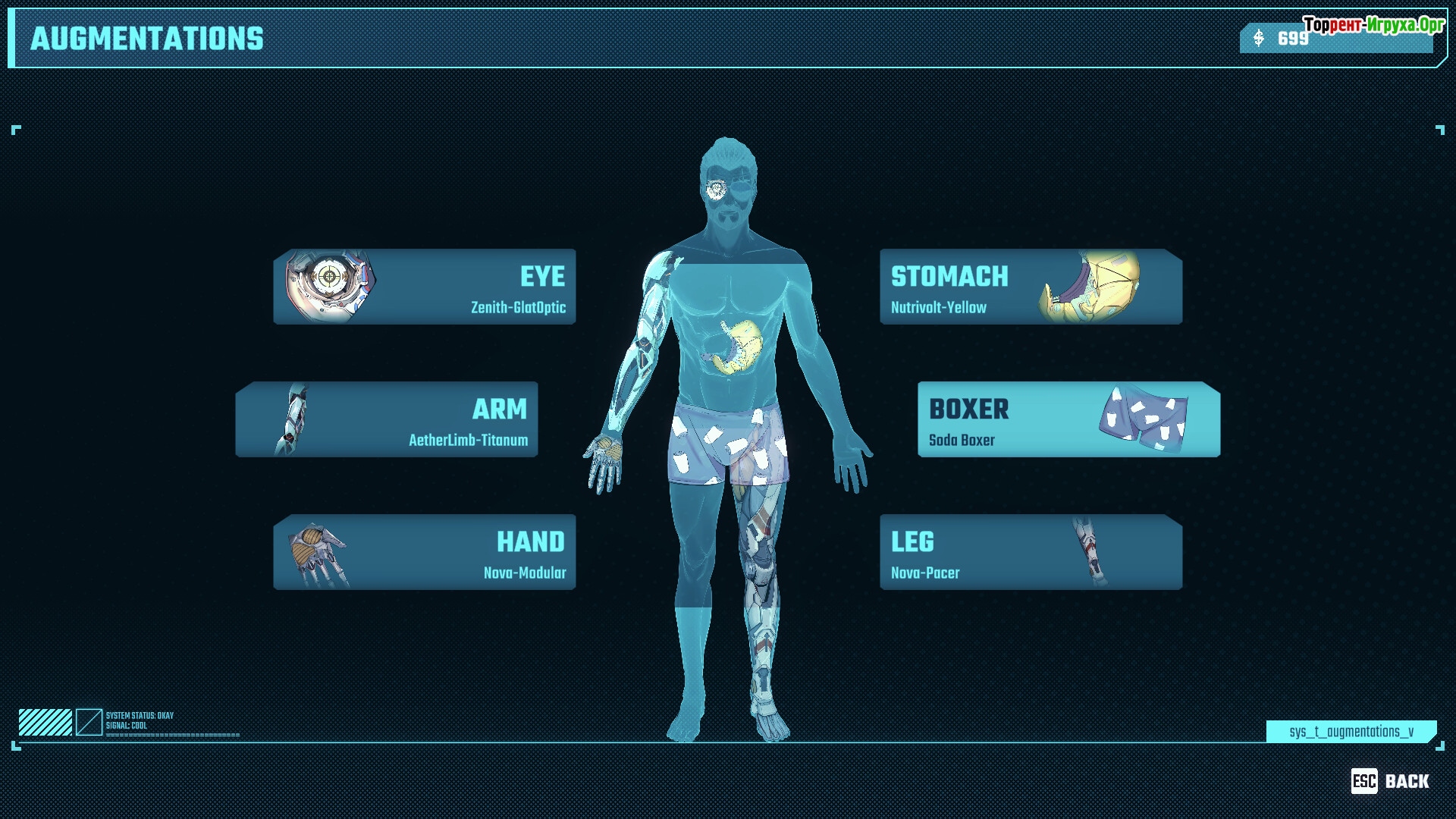The width and height of the screenshot is (1456, 819).
Task: Choose the HAND Nova-Modular augmentation
Action: tap(425, 552)
